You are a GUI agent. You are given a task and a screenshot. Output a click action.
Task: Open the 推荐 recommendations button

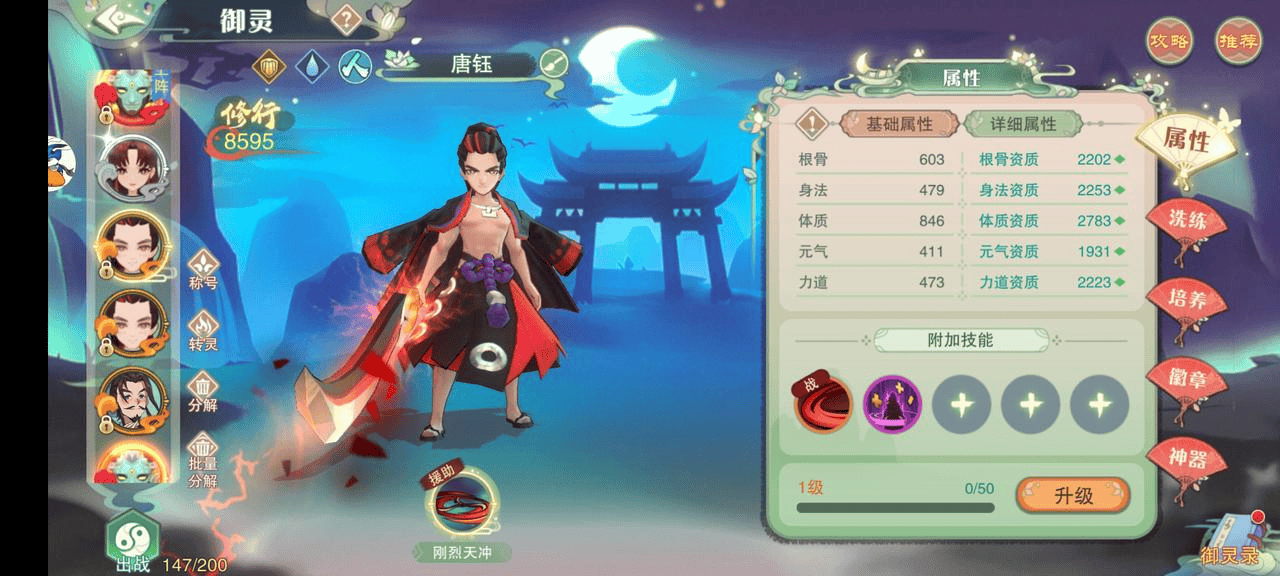1237,42
